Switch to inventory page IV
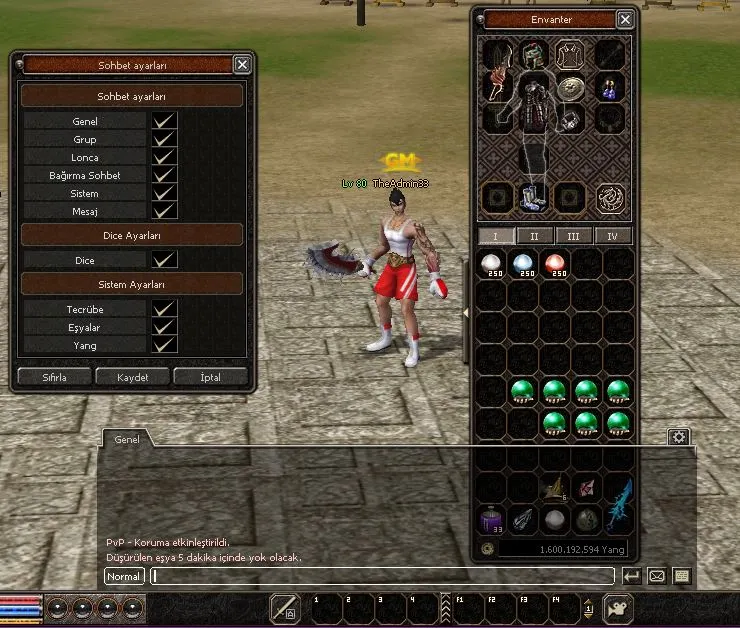The height and width of the screenshot is (628, 740). point(612,236)
